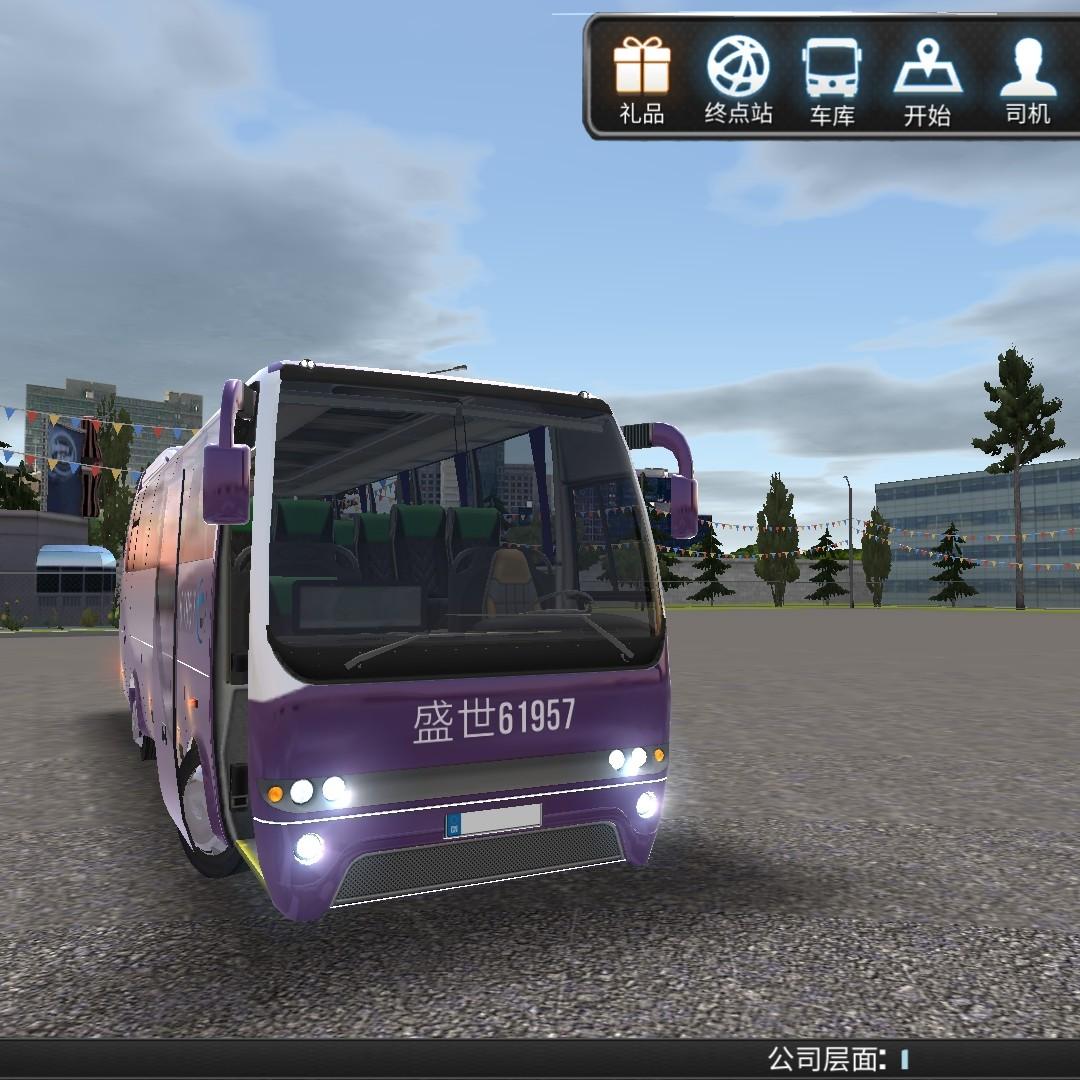Viewport: 1080px width, 1080px height.
Task: Open the 礼品 gift box menu
Action: pos(641,78)
